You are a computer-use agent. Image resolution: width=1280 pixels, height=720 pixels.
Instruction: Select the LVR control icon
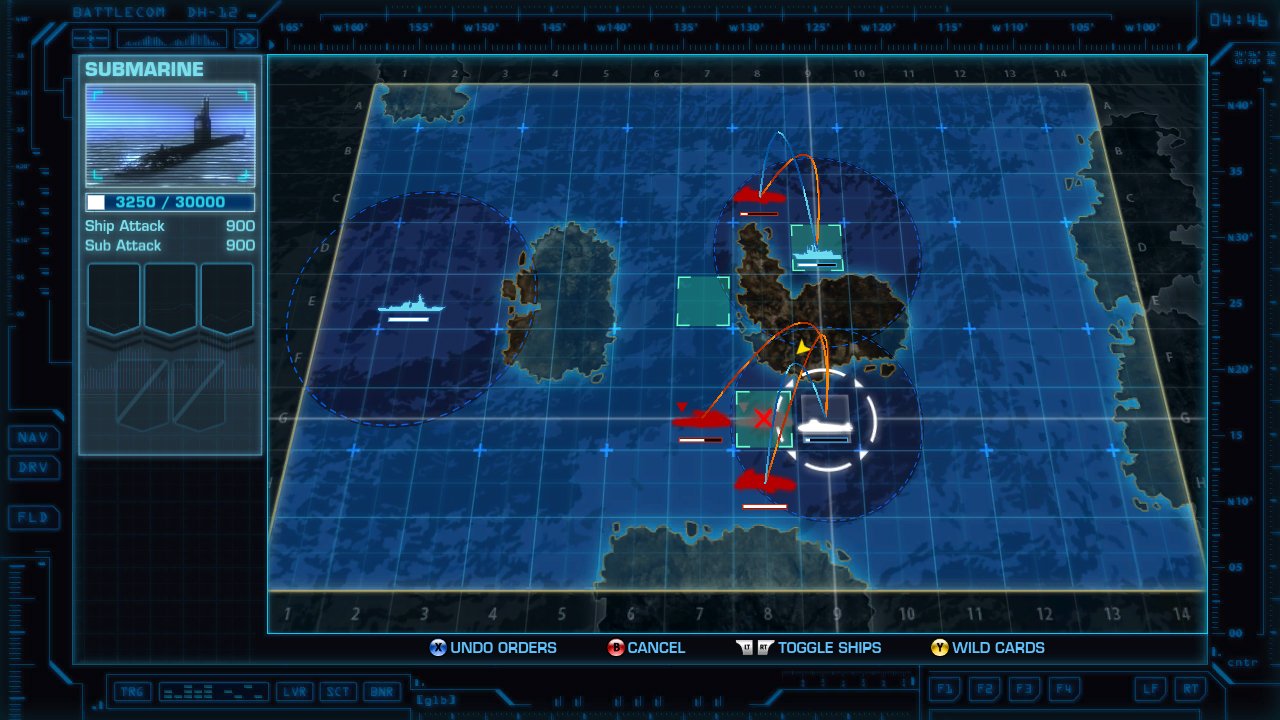tap(295, 691)
